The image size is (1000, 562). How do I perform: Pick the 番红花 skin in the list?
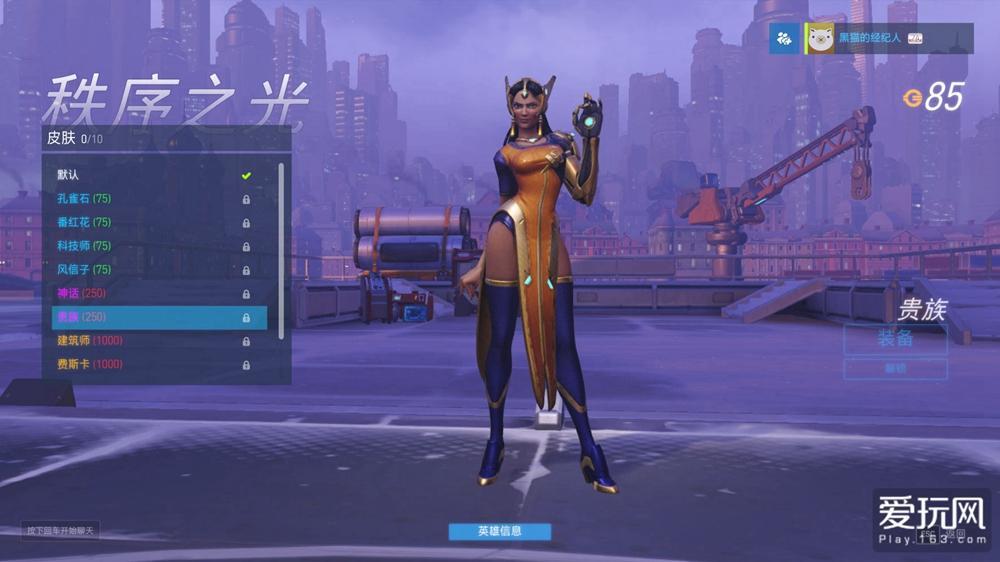pos(150,222)
